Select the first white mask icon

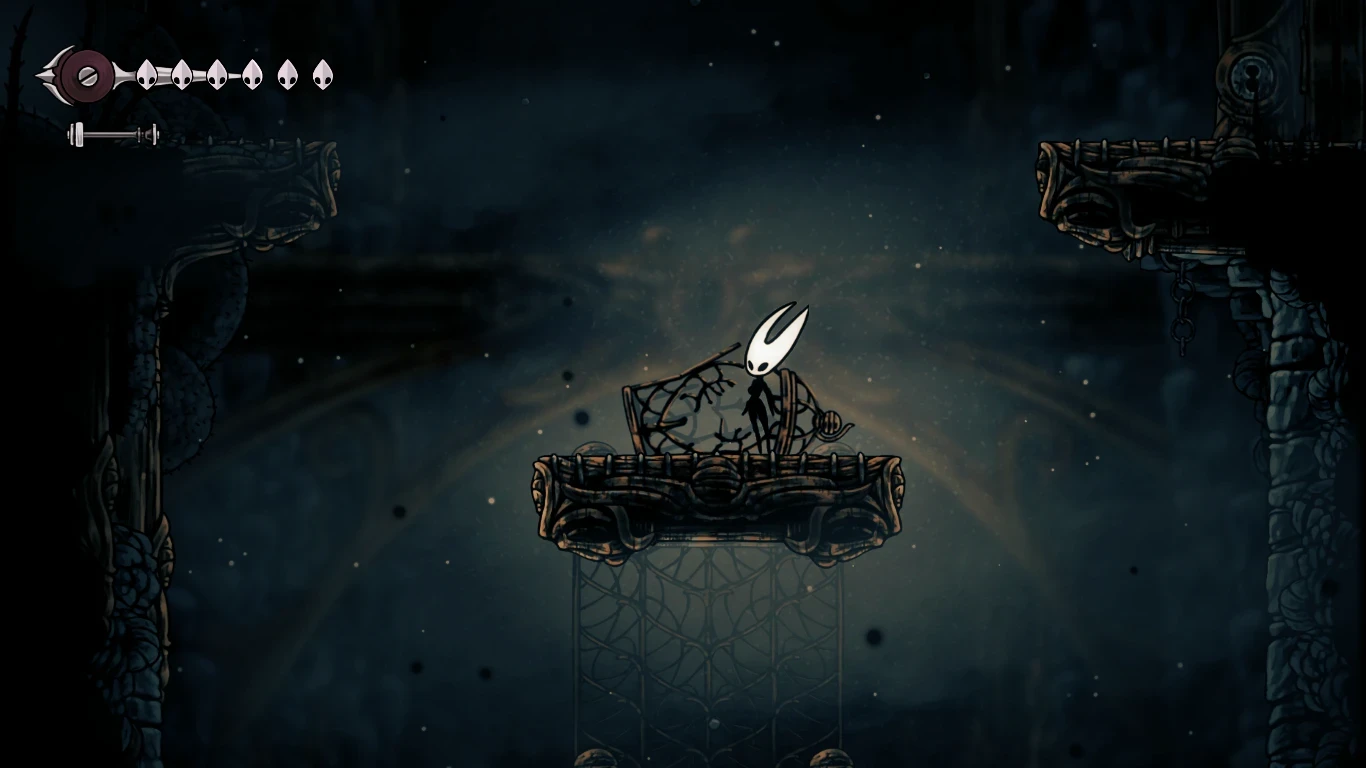coord(147,75)
